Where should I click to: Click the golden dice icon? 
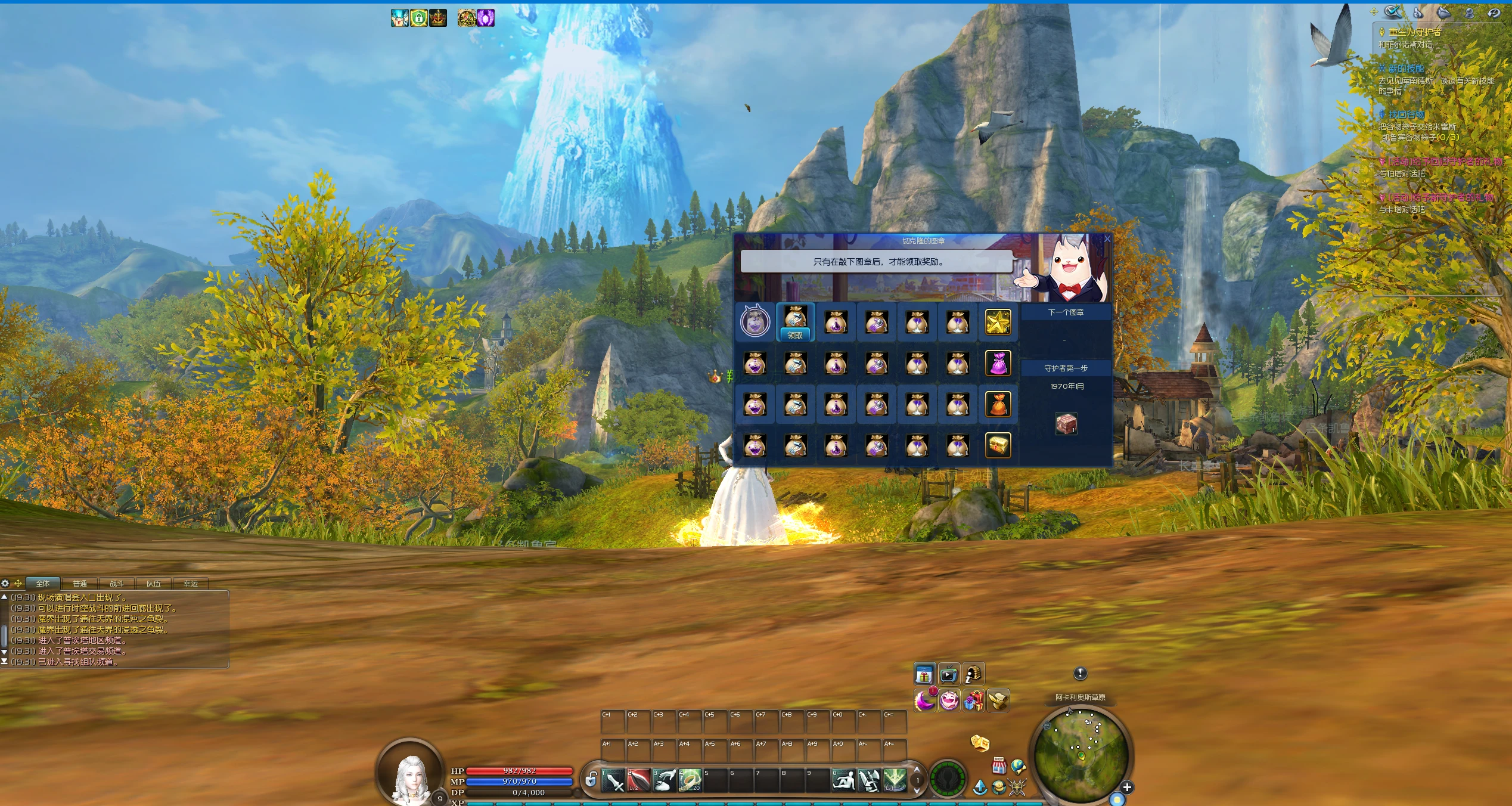pyautogui.click(x=980, y=743)
